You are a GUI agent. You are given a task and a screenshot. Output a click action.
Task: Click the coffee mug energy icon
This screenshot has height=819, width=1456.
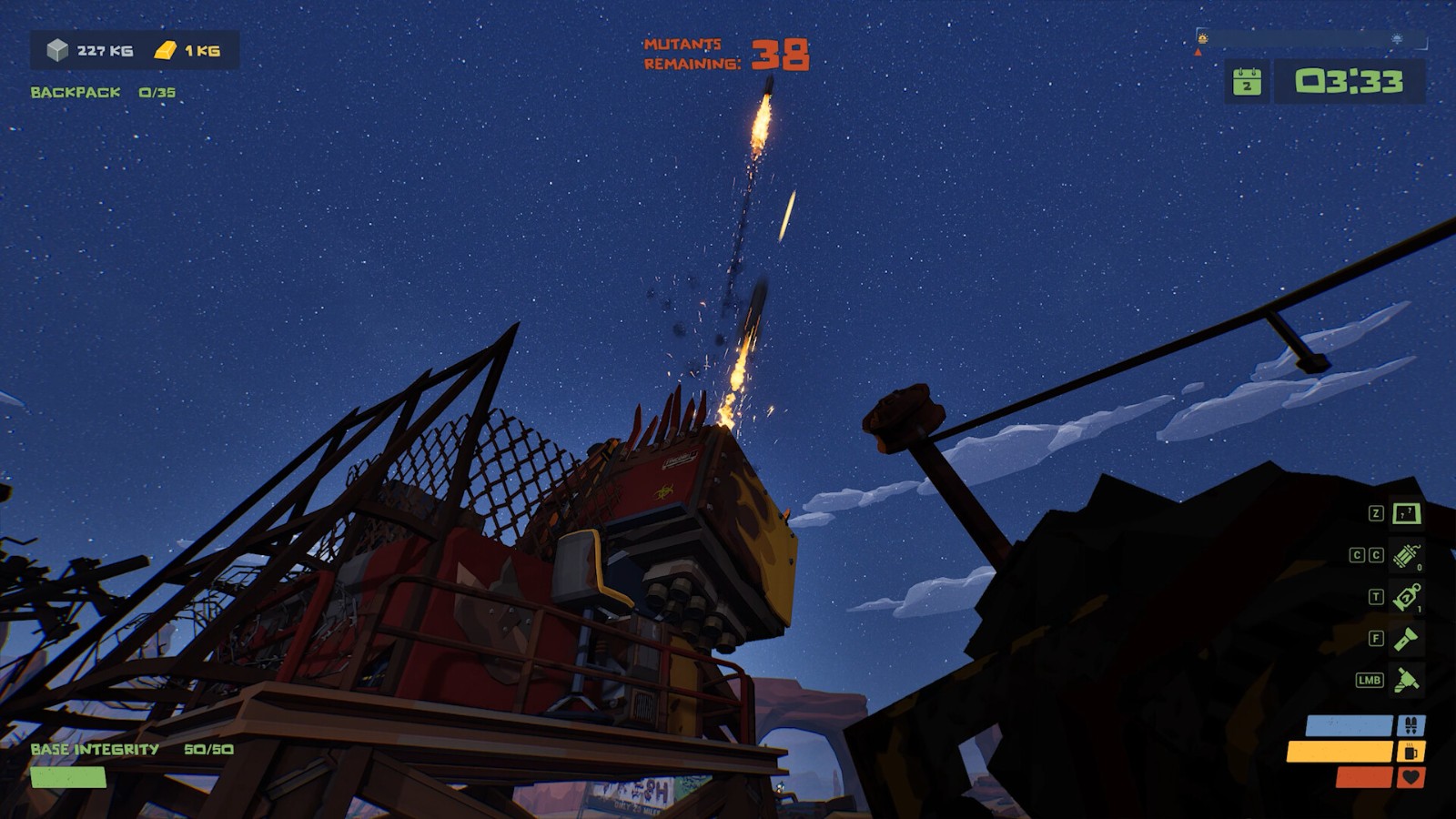point(1411,752)
